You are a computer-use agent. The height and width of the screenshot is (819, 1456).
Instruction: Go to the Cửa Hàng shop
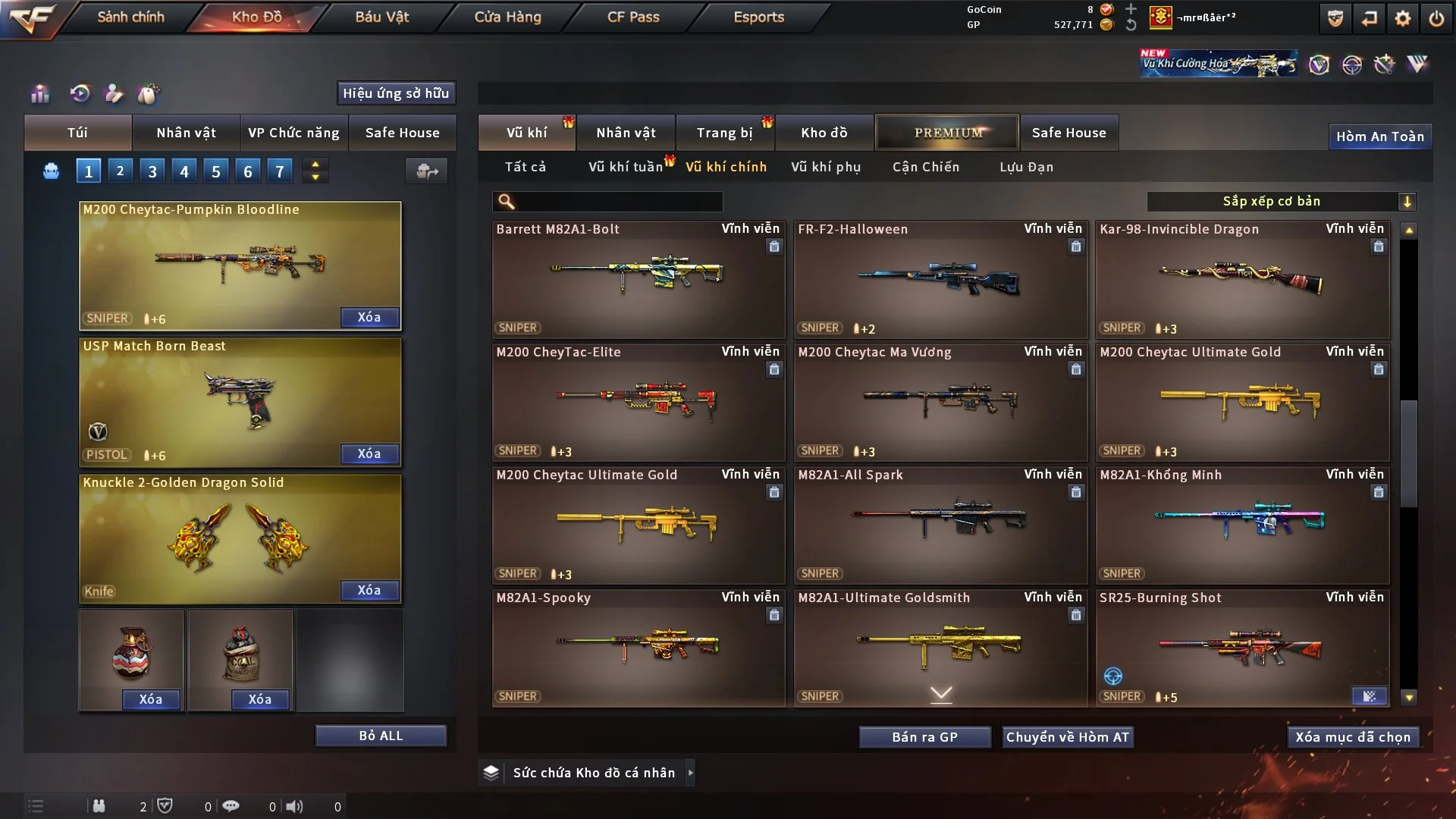[x=507, y=17]
